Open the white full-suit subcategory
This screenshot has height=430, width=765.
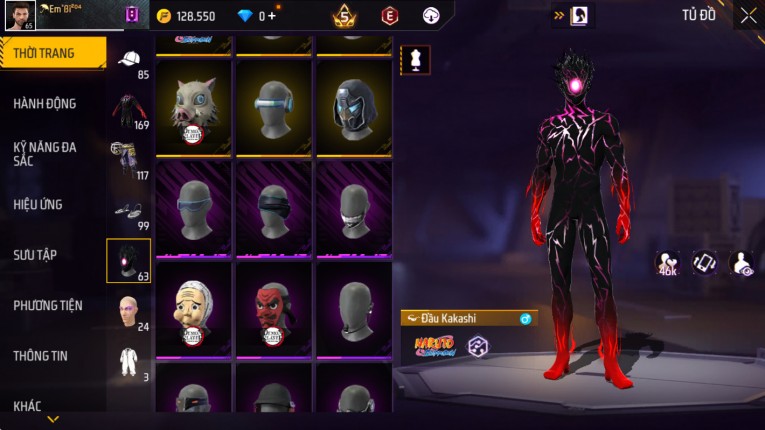pos(129,361)
